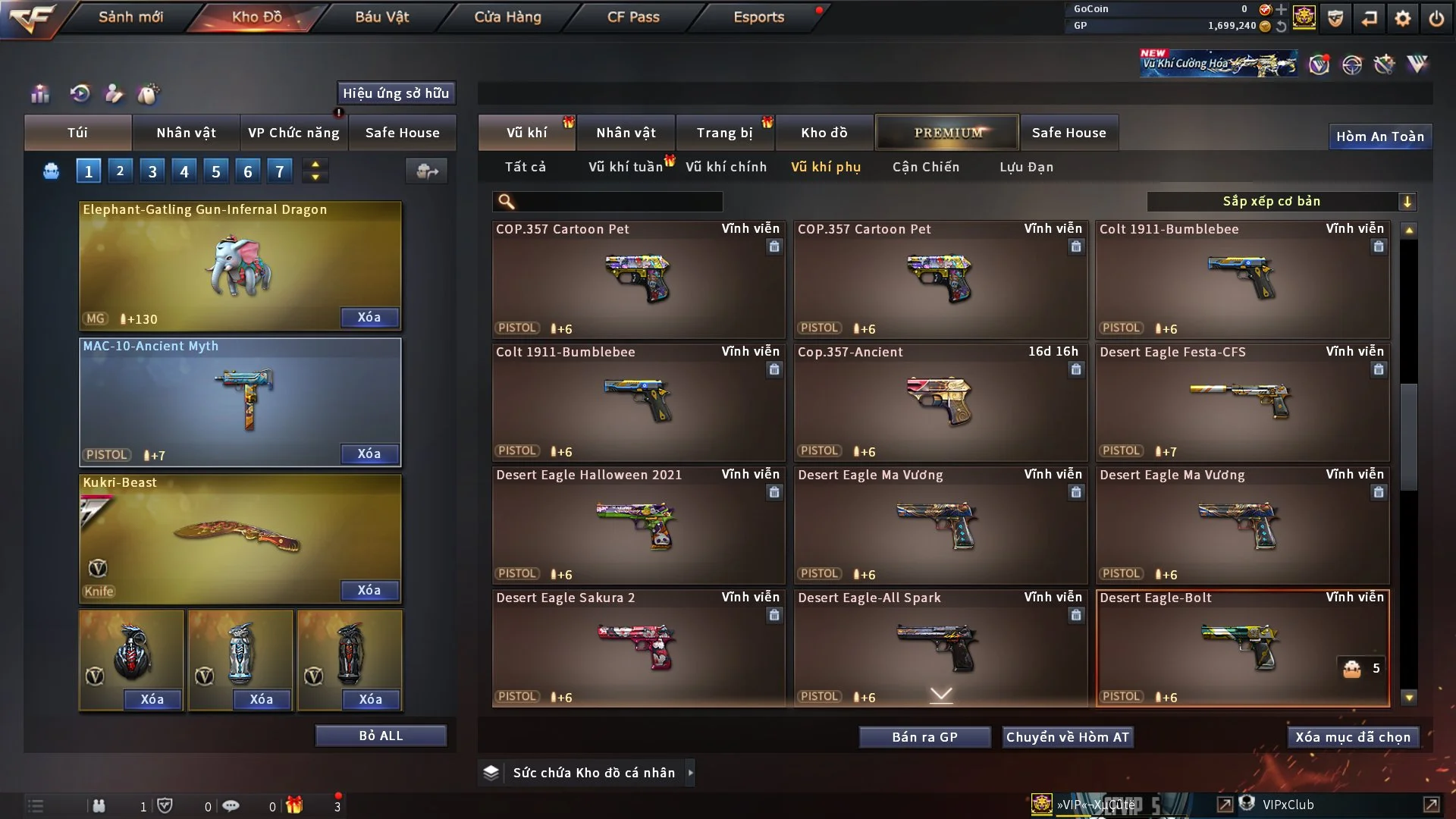Open the Hòm An Toàn safe box
The width and height of the screenshot is (1456, 819).
tap(1379, 136)
